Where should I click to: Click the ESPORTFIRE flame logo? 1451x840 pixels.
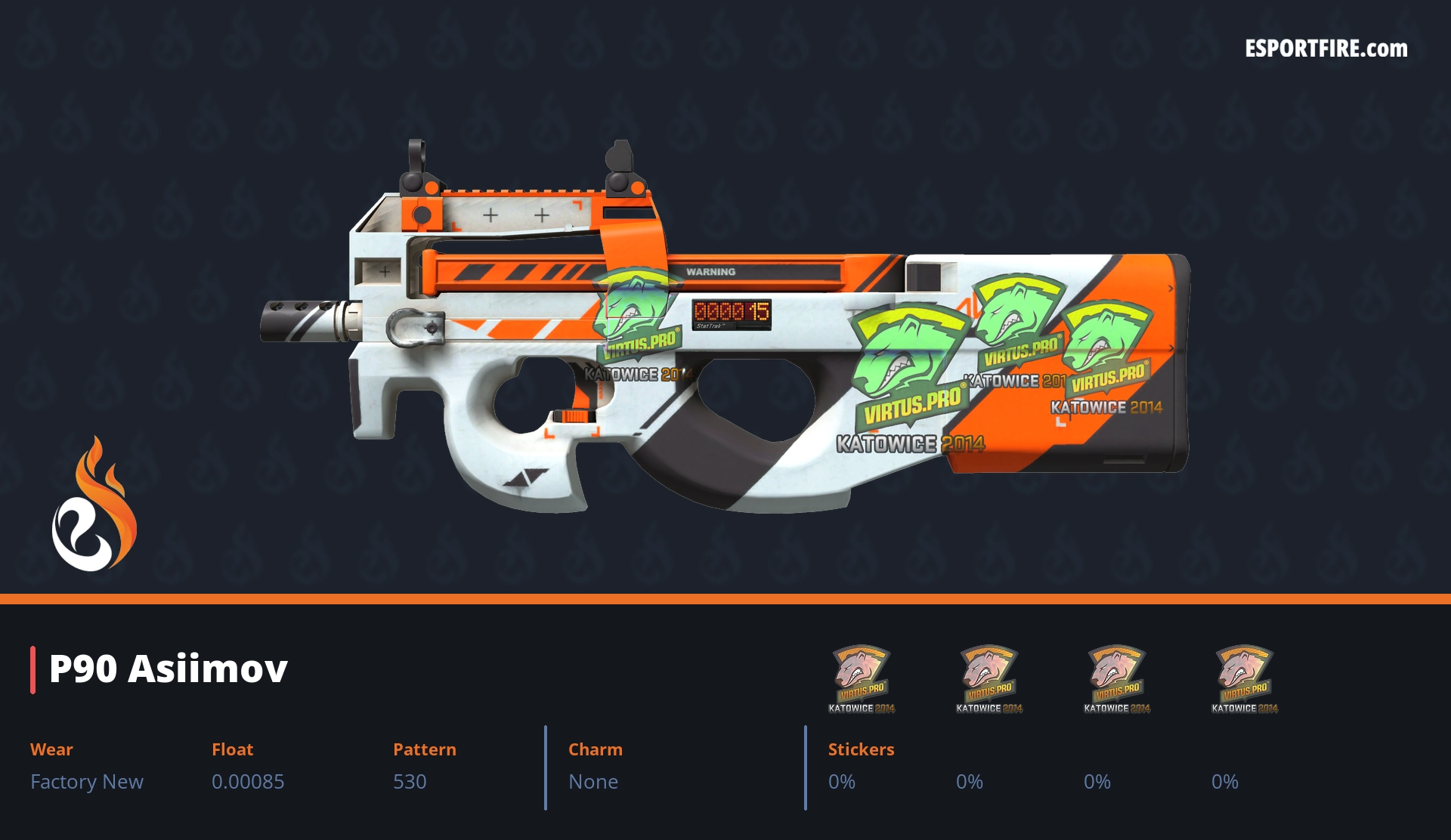(x=94, y=505)
